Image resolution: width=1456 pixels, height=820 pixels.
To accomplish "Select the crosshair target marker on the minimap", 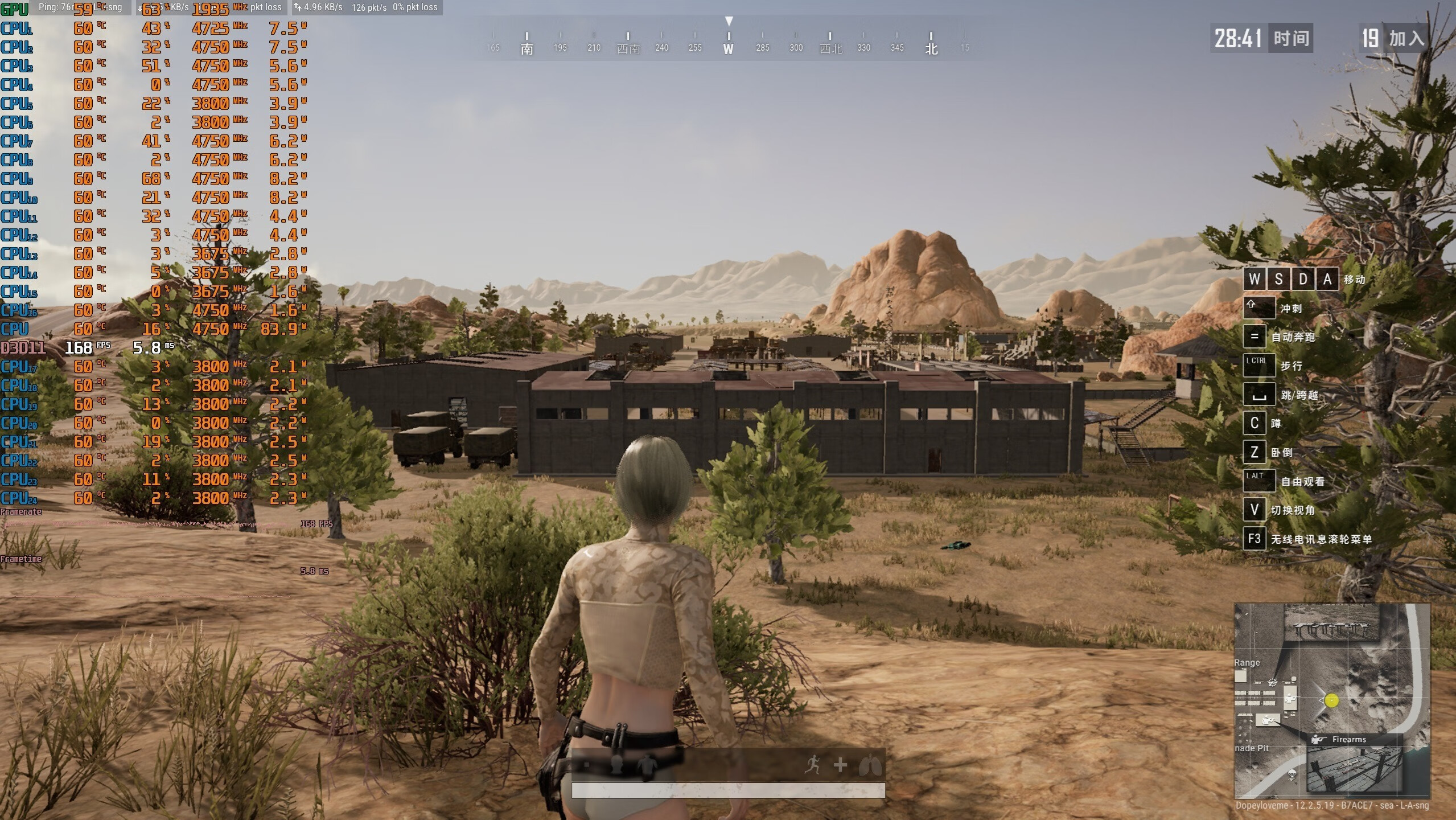I will tap(1273, 682).
